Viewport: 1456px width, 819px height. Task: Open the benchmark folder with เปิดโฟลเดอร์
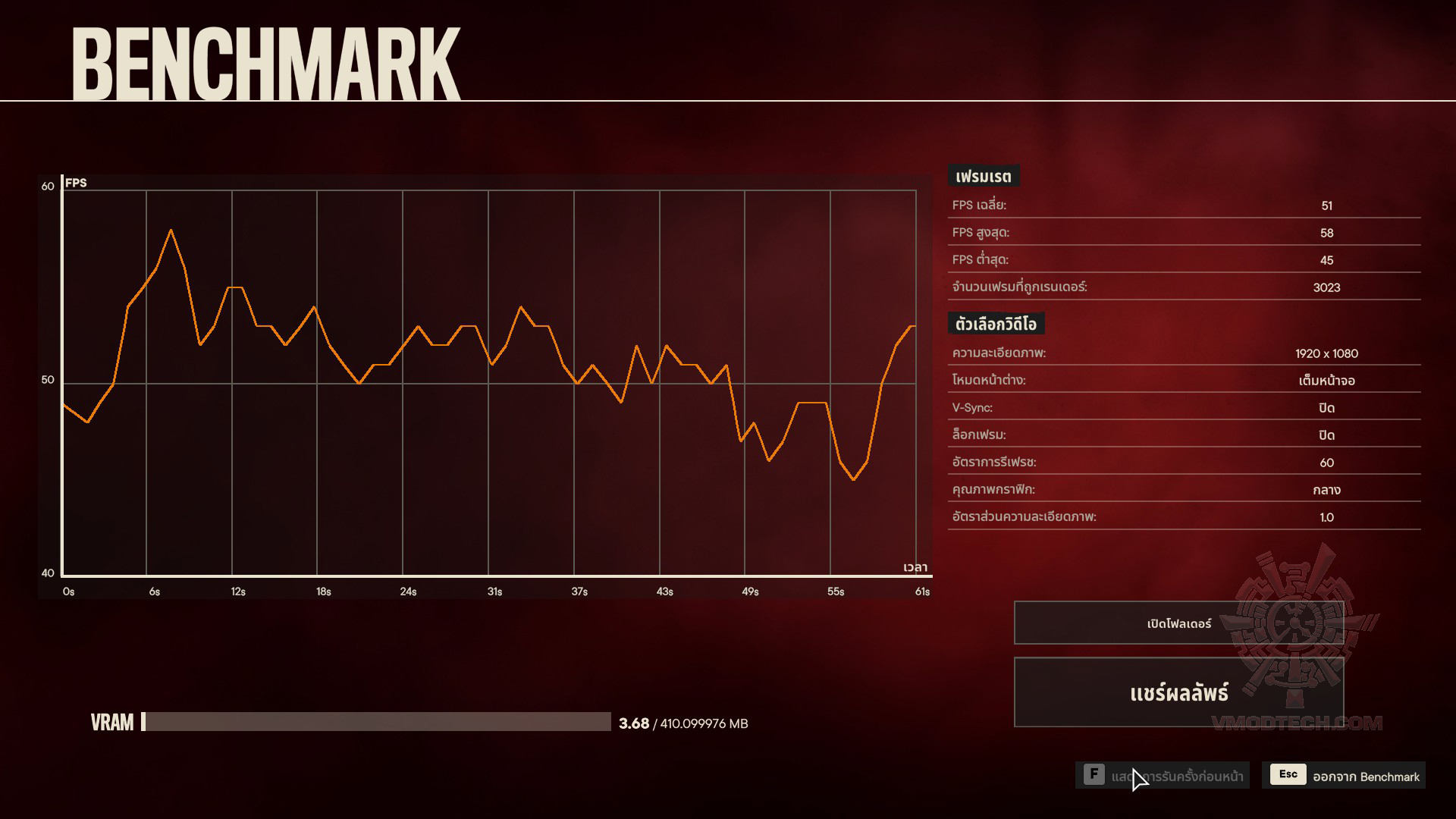[x=1178, y=623]
